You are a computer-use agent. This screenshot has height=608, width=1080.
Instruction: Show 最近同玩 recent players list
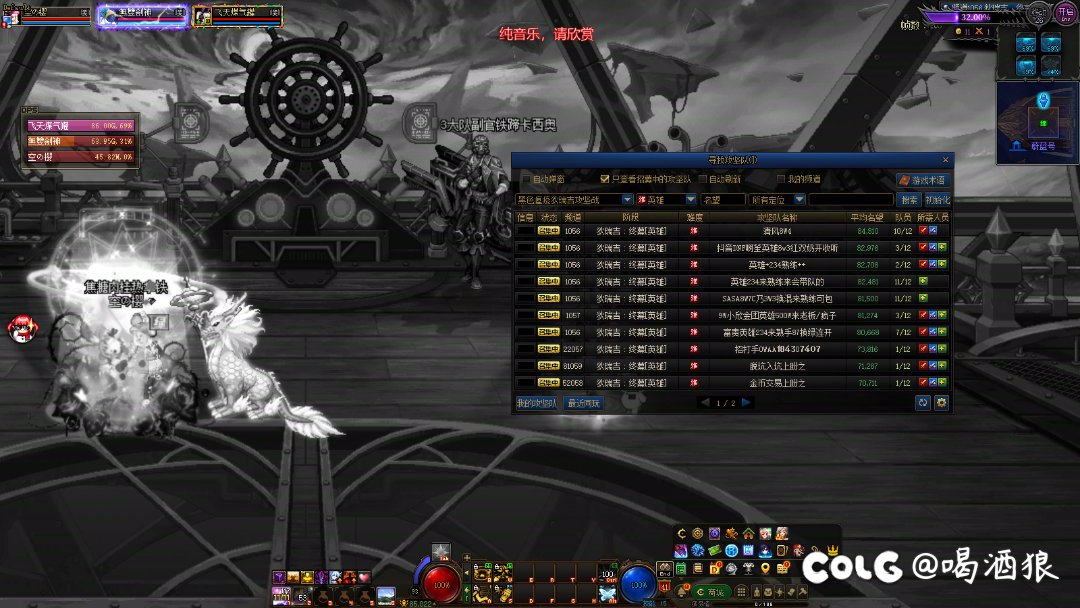(x=584, y=403)
